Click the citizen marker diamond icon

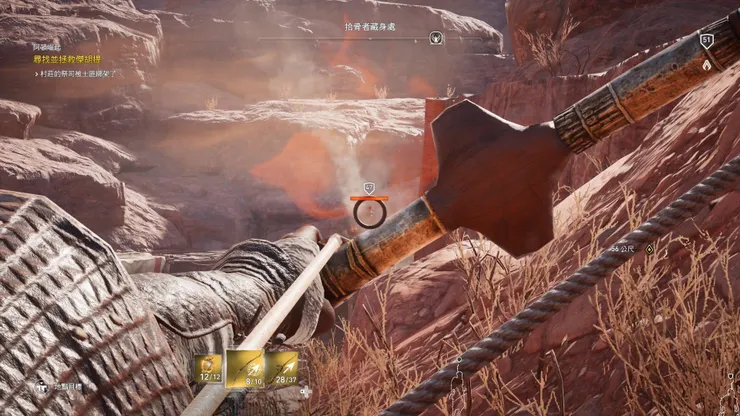pos(648,248)
